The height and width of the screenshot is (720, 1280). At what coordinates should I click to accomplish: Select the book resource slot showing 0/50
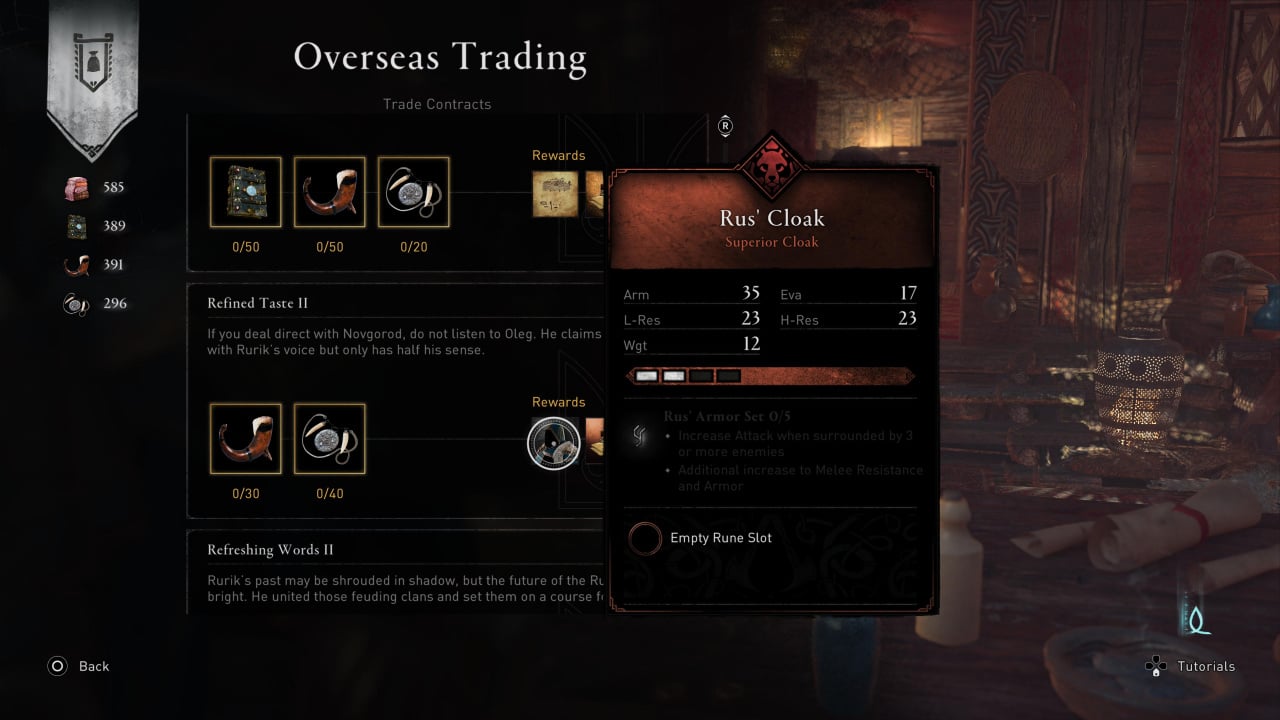(x=246, y=192)
